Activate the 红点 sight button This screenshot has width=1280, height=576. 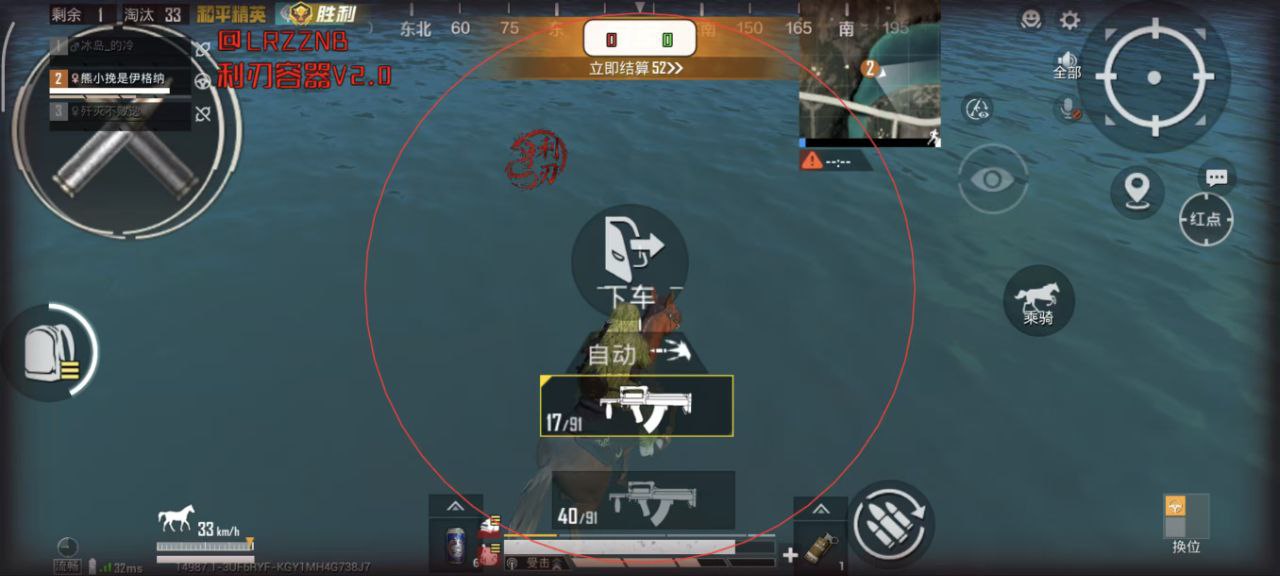click(1206, 219)
